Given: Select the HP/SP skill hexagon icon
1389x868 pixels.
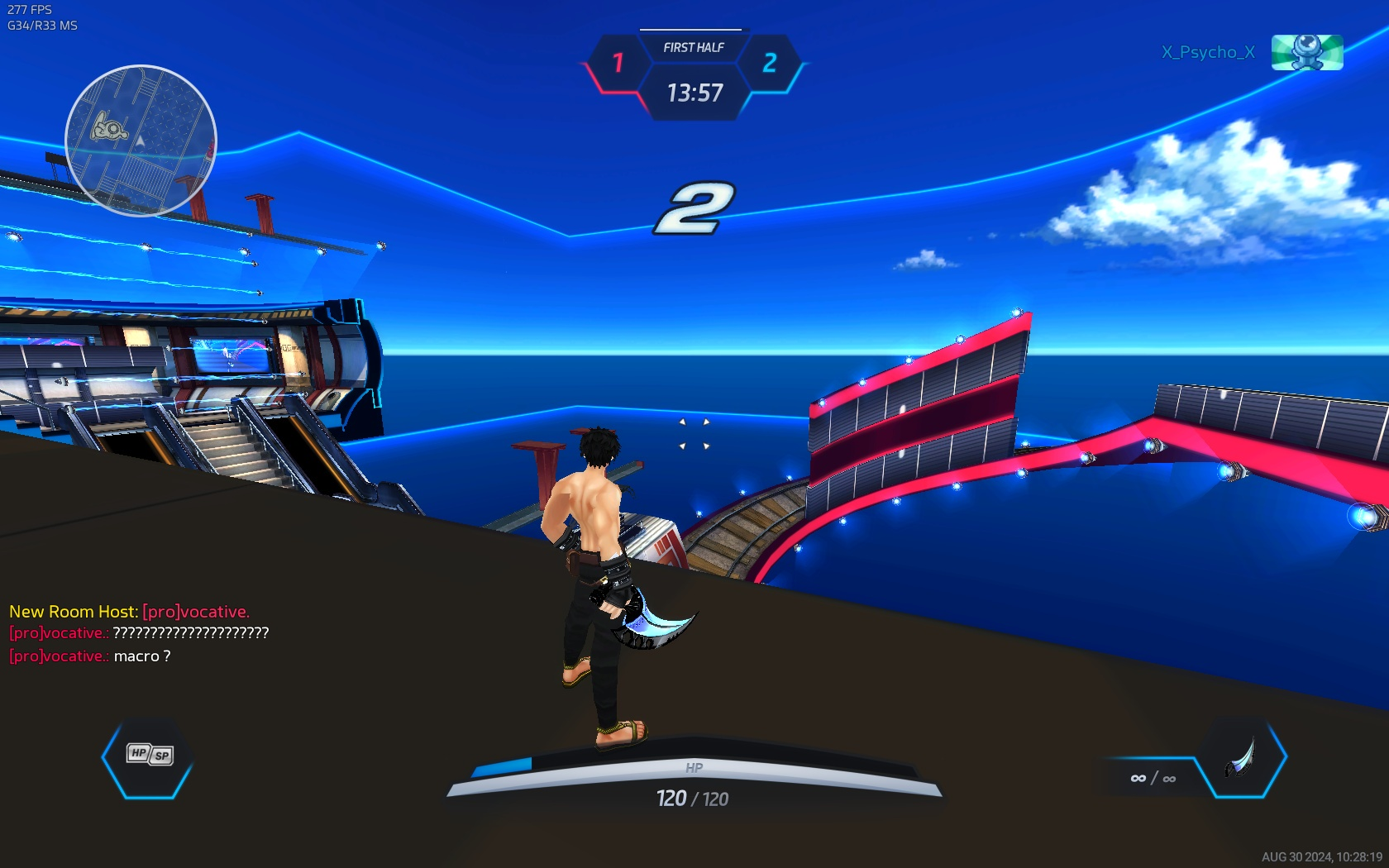Looking at the screenshot, I should coord(149,755).
